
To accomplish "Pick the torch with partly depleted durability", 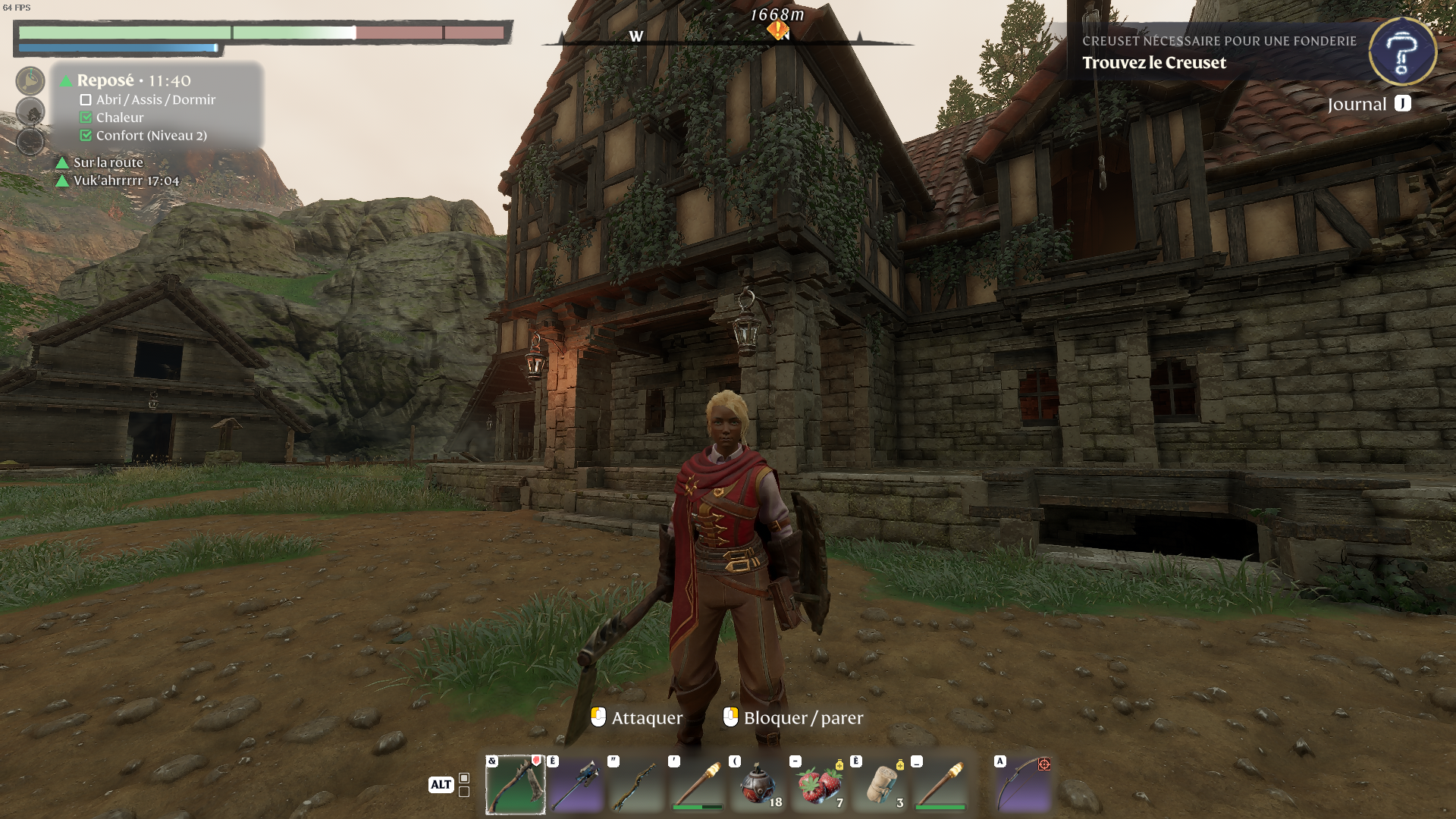I will coord(697,785).
